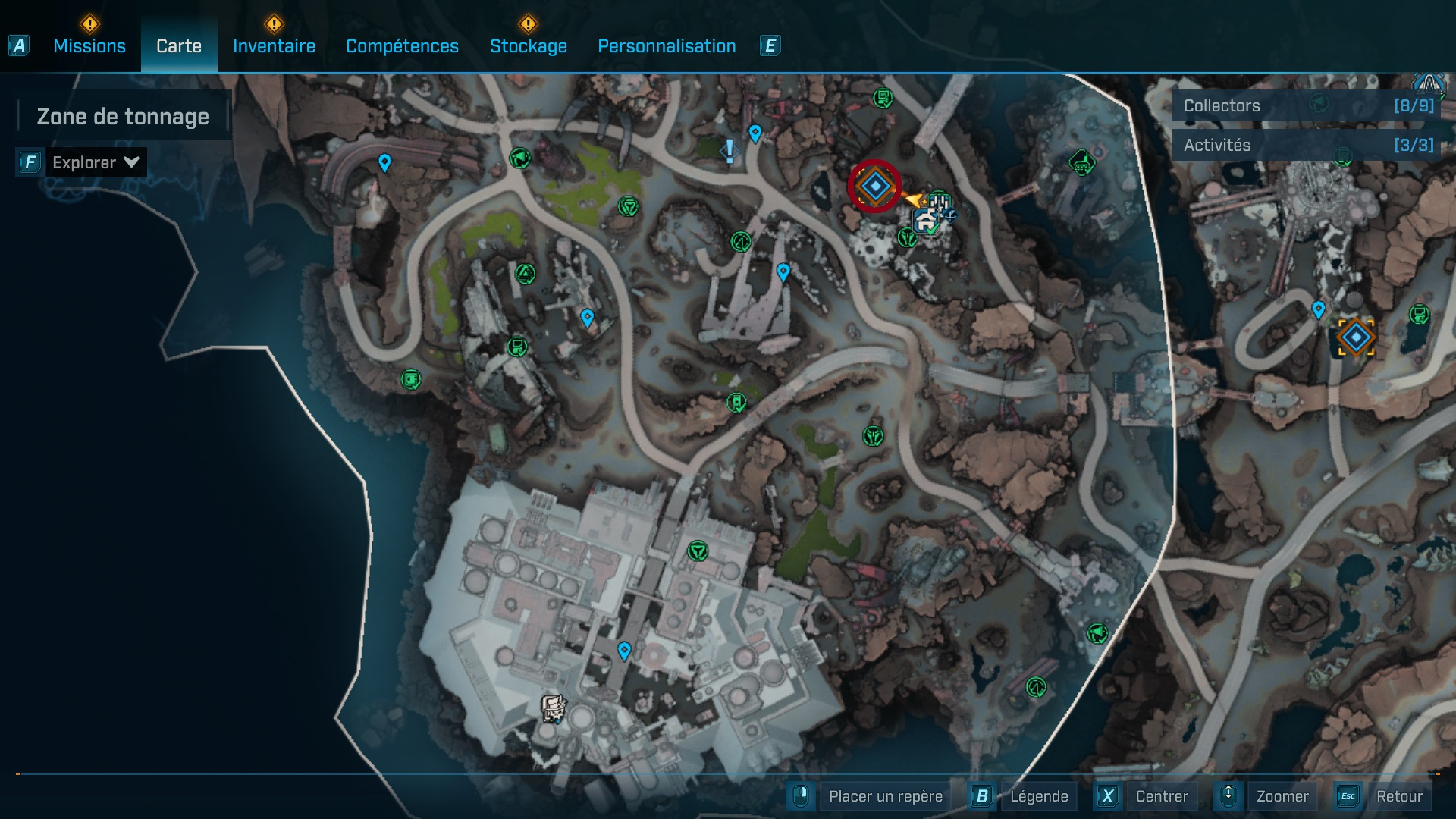
Task: Click Retour to leave the map
Action: coord(1398,796)
